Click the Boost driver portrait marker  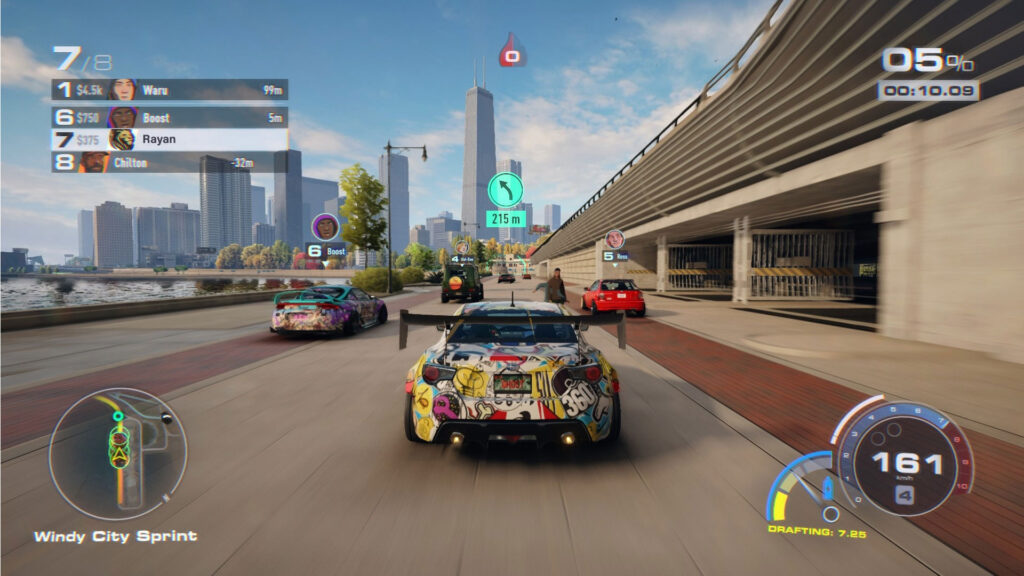pos(326,228)
